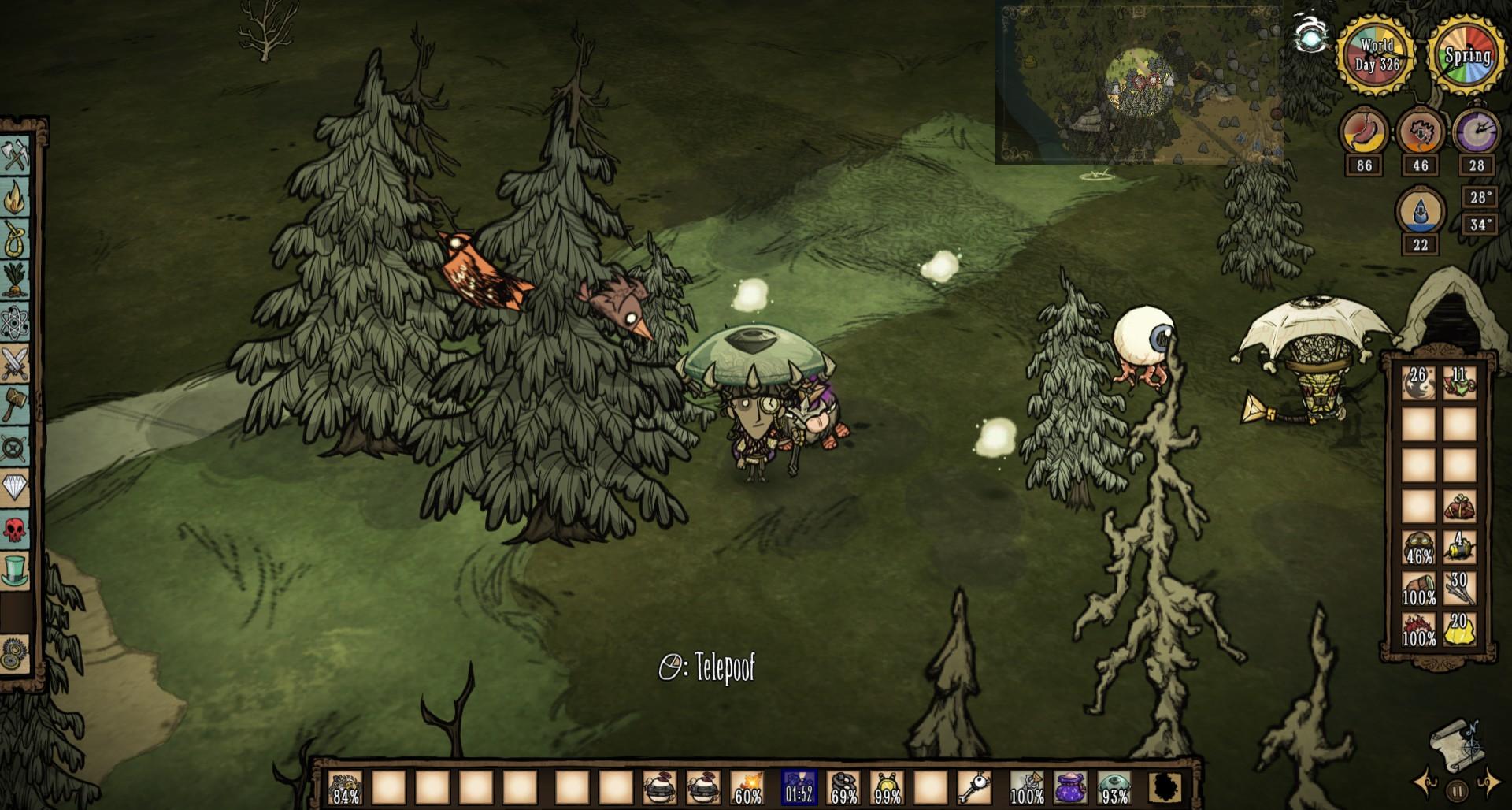Click the blue item showing 01:52 timer
The image size is (1512, 810).
click(x=799, y=787)
